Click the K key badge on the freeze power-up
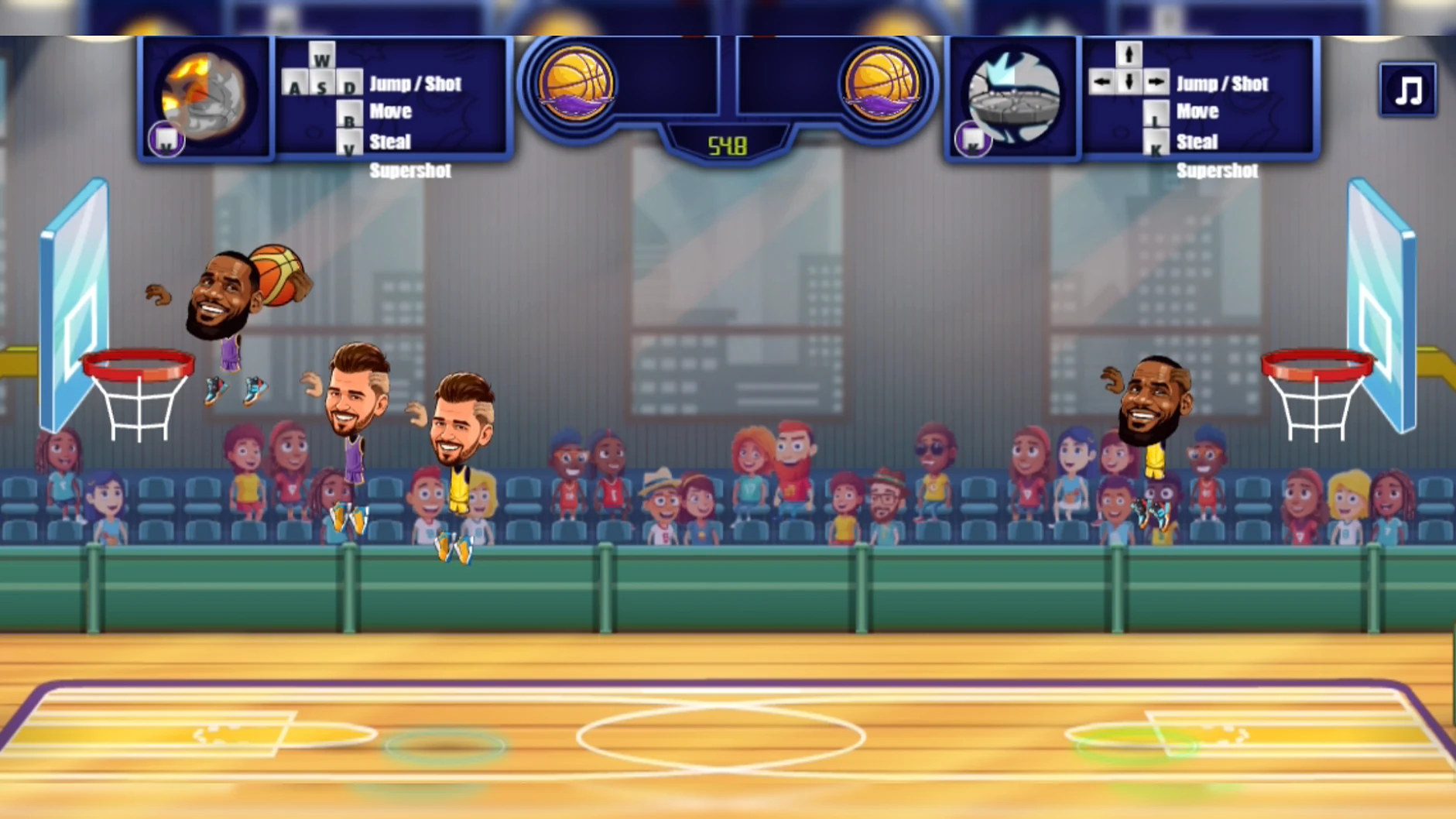Screen dimensions: 1456x819 coord(971,139)
